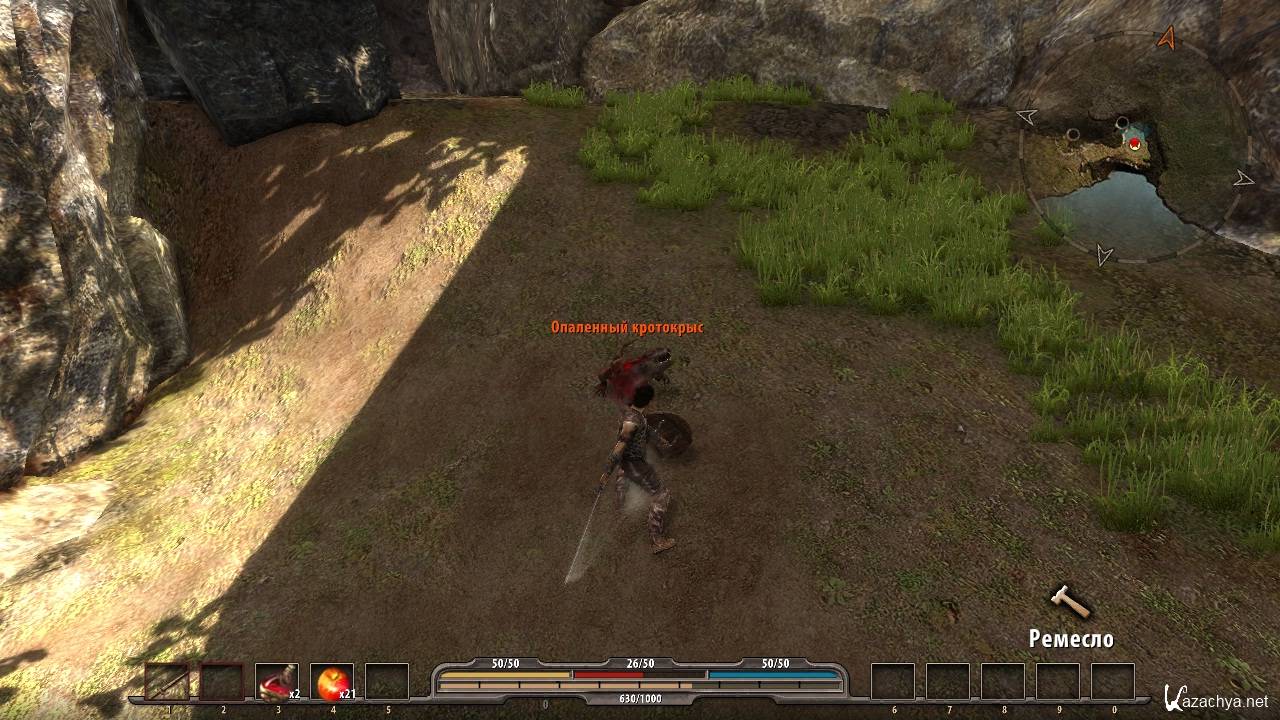Select the sword in hotbar slot 1
The width and height of the screenshot is (1280, 720).
tap(167, 681)
